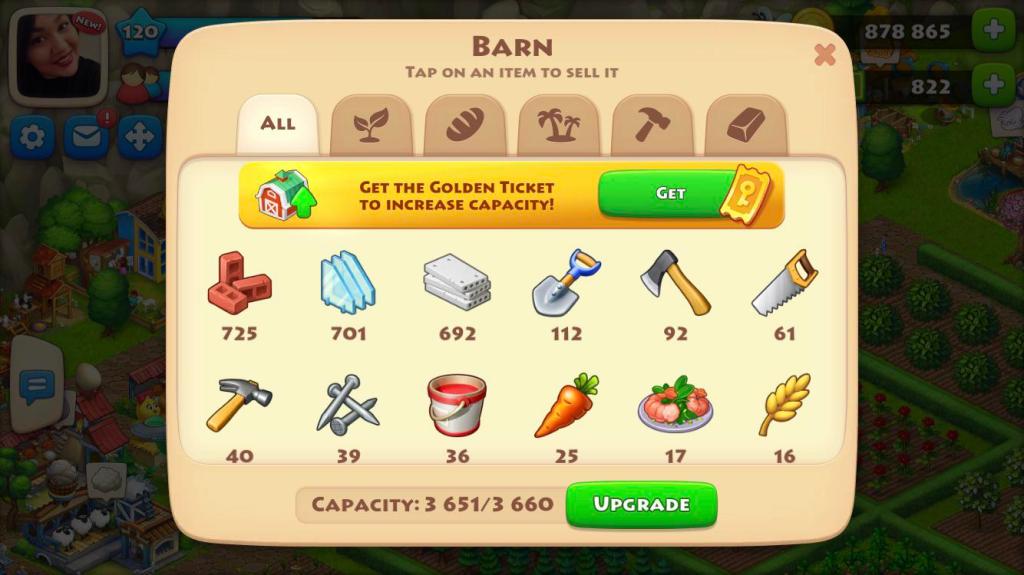Close the Barn window
Viewport: 1024px width, 575px height.
tap(824, 55)
